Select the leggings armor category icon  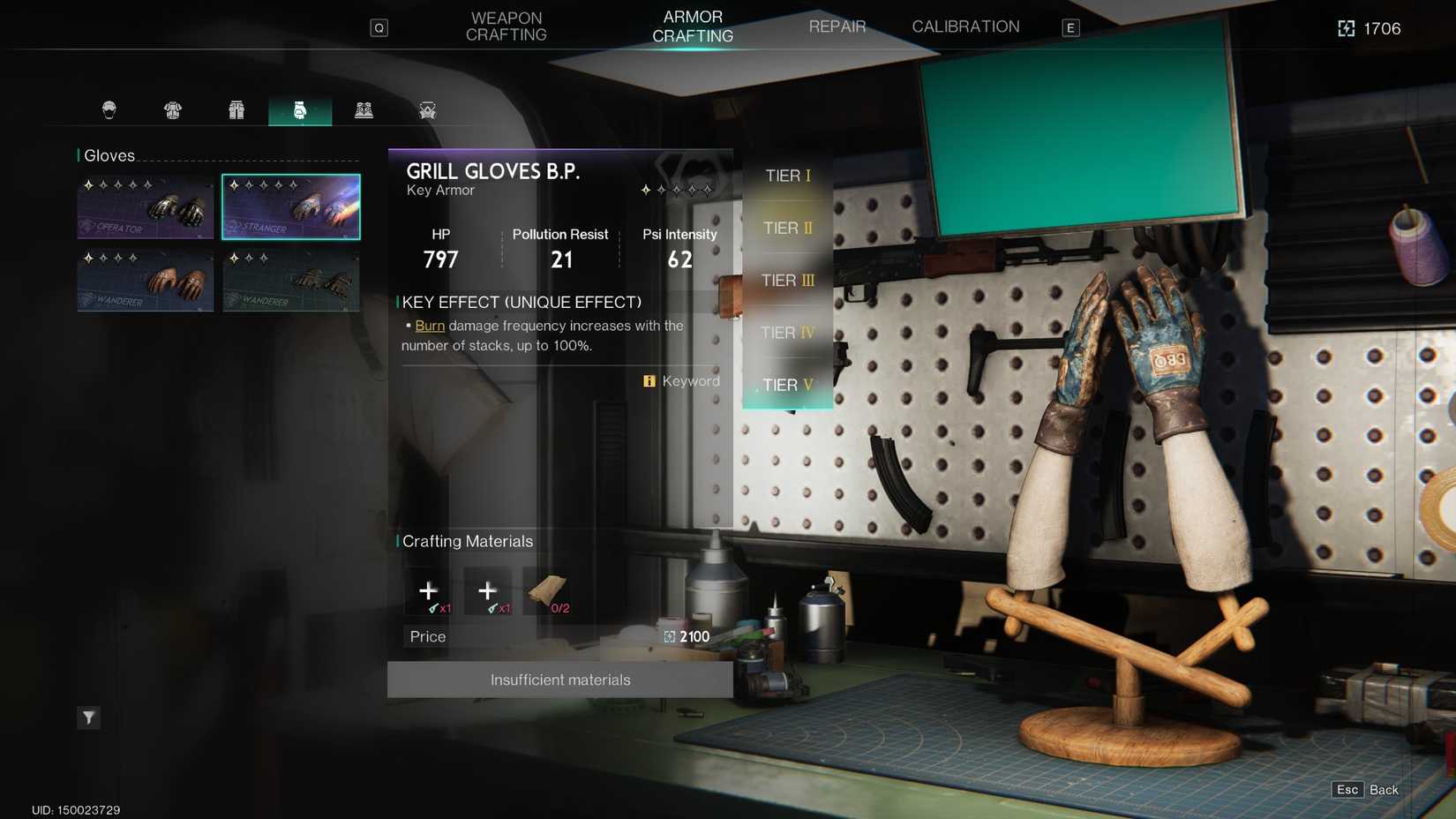(236, 109)
